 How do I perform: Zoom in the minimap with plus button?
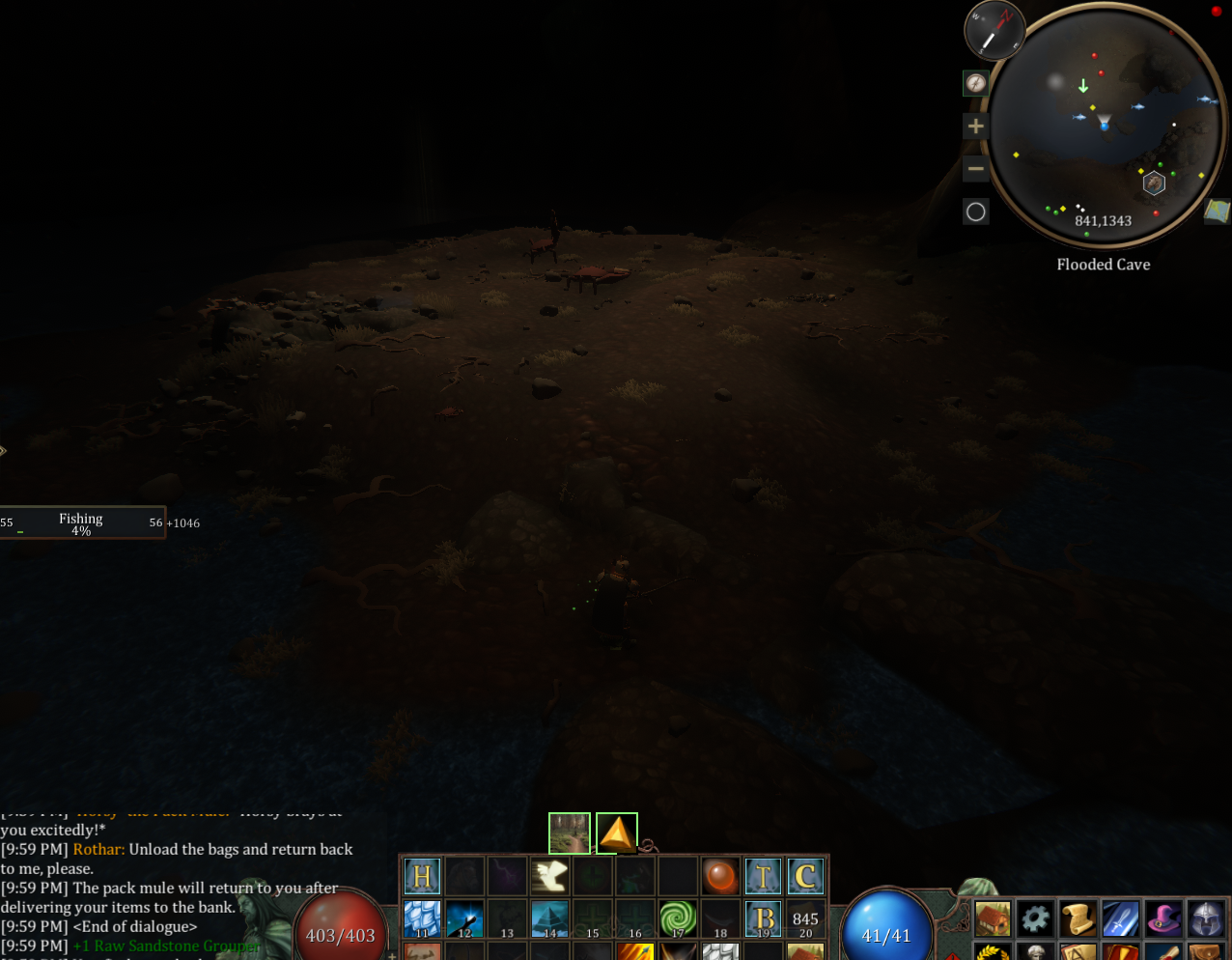pyautogui.click(x=976, y=127)
